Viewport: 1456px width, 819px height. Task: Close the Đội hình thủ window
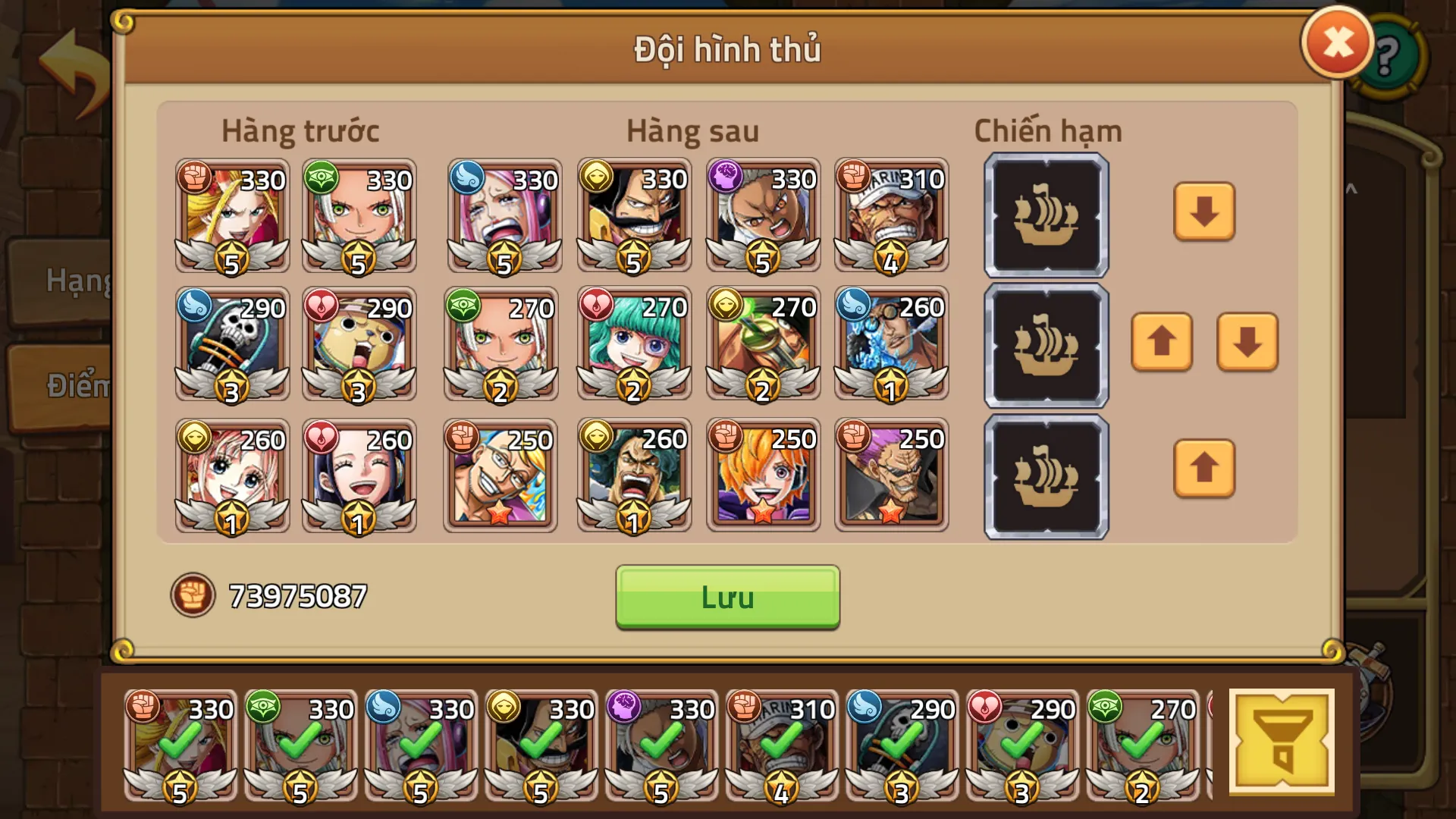click(x=1337, y=42)
